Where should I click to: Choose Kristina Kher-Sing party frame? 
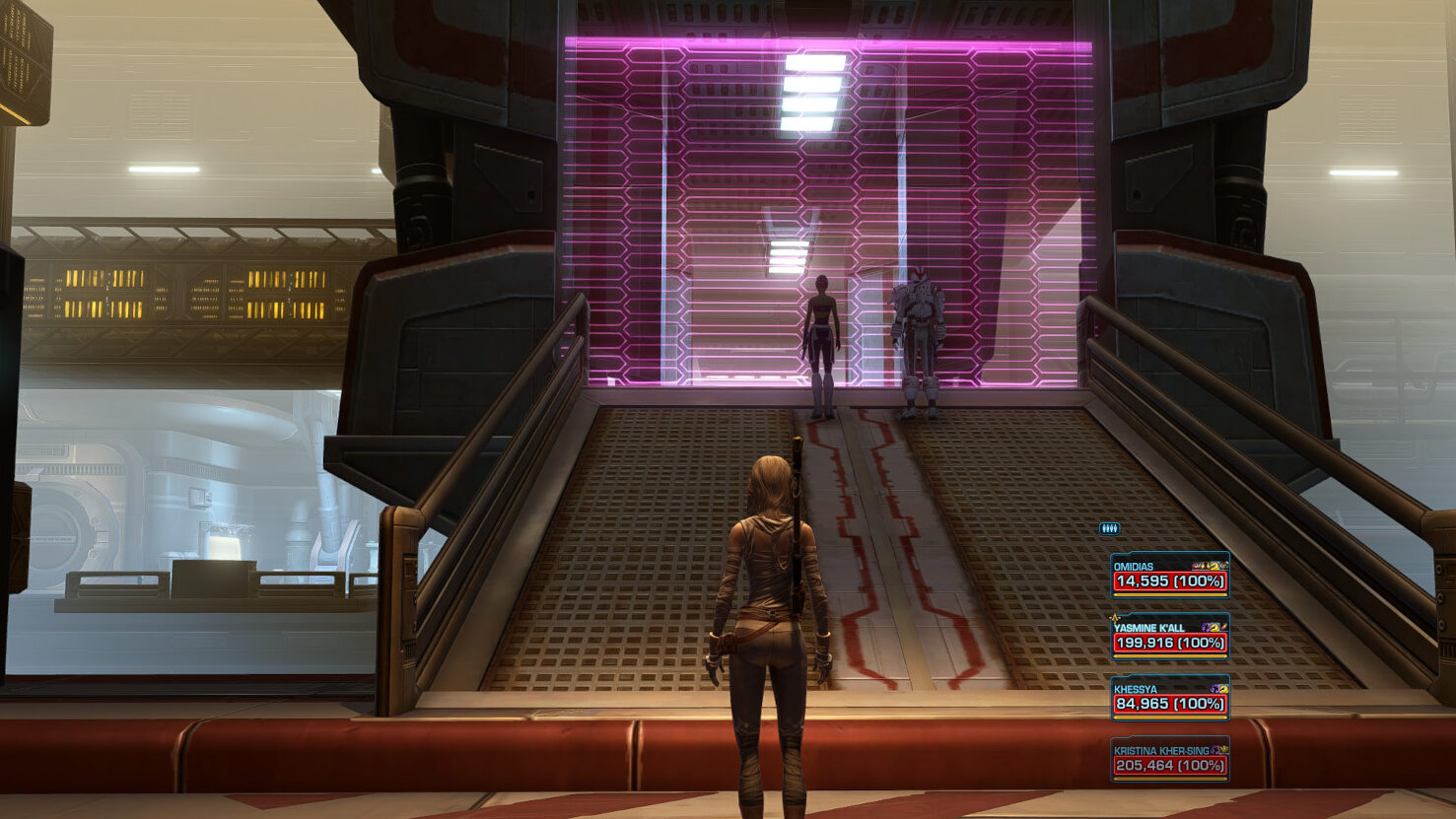(1169, 759)
